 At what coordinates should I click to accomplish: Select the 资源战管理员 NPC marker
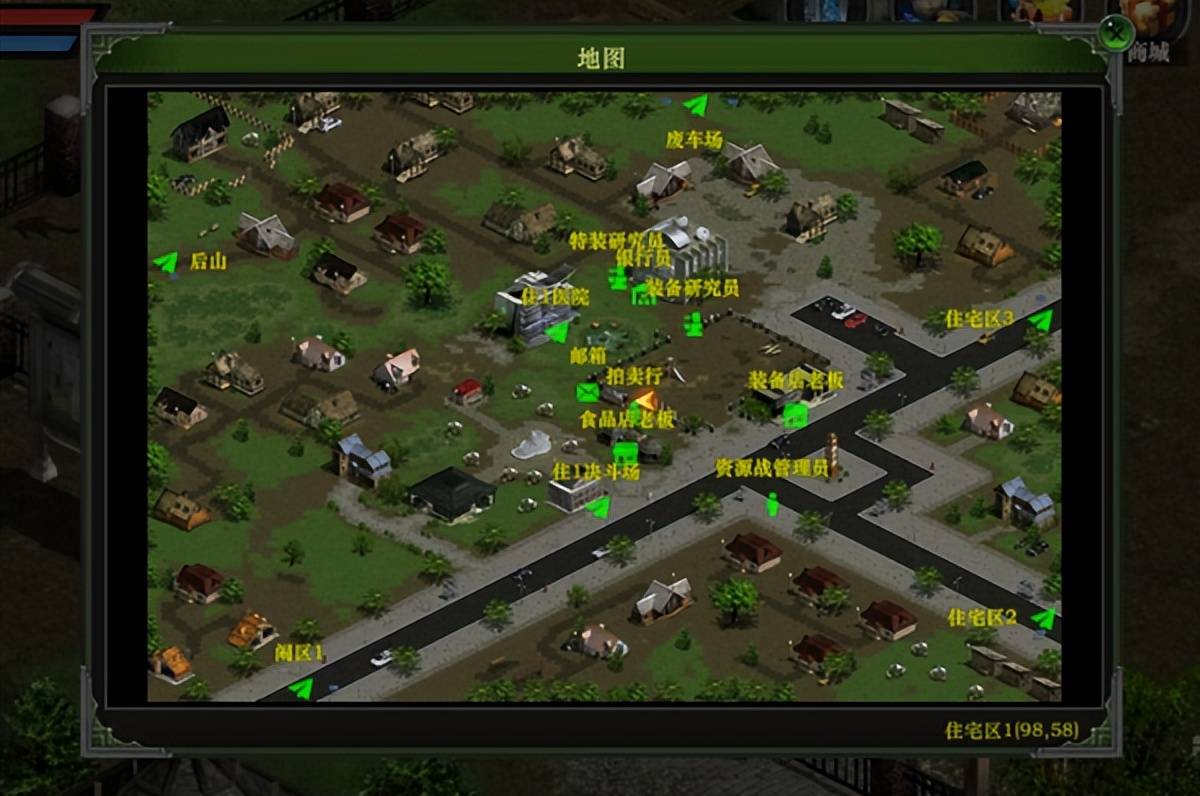(772, 503)
